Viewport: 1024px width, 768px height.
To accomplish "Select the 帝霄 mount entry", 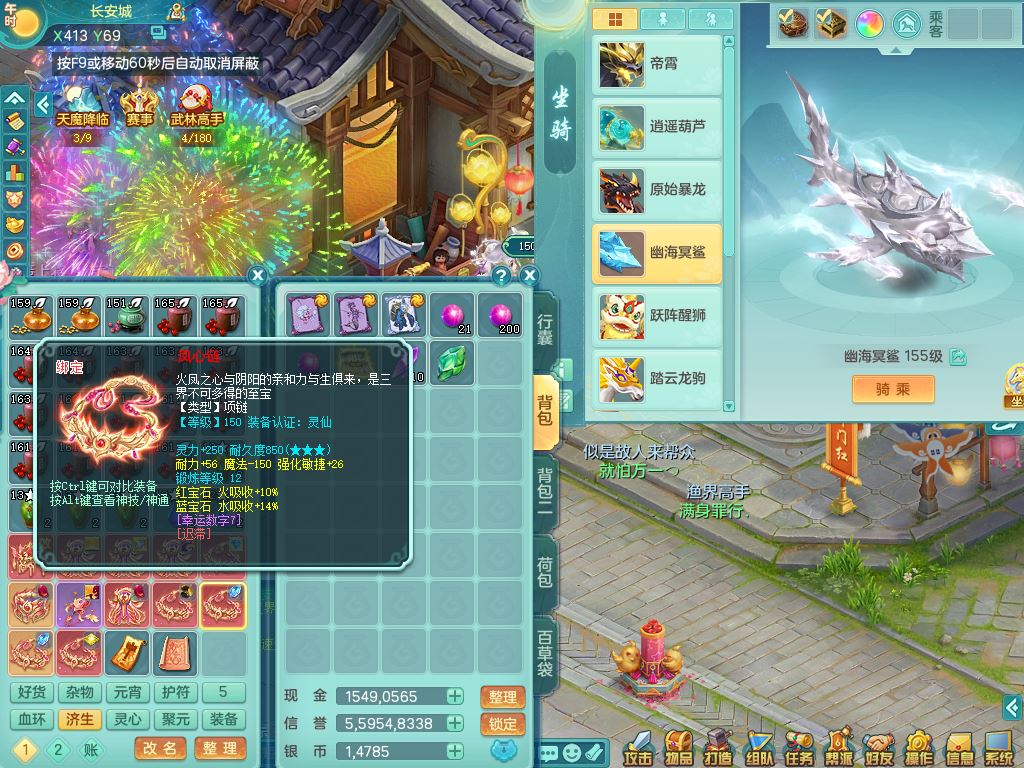I will 657,64.
